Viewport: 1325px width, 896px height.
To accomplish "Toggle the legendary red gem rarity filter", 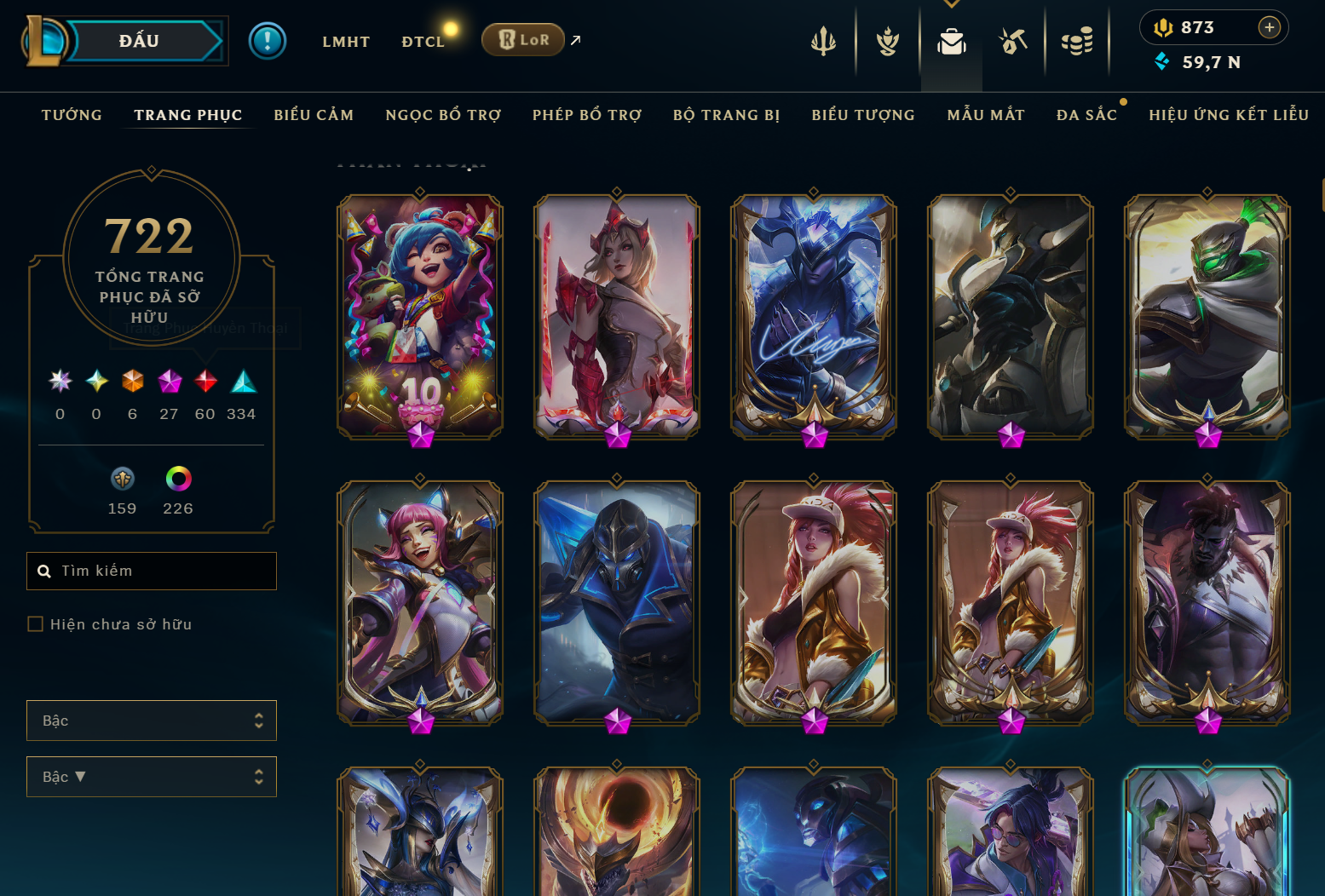I will coord(205,381).
